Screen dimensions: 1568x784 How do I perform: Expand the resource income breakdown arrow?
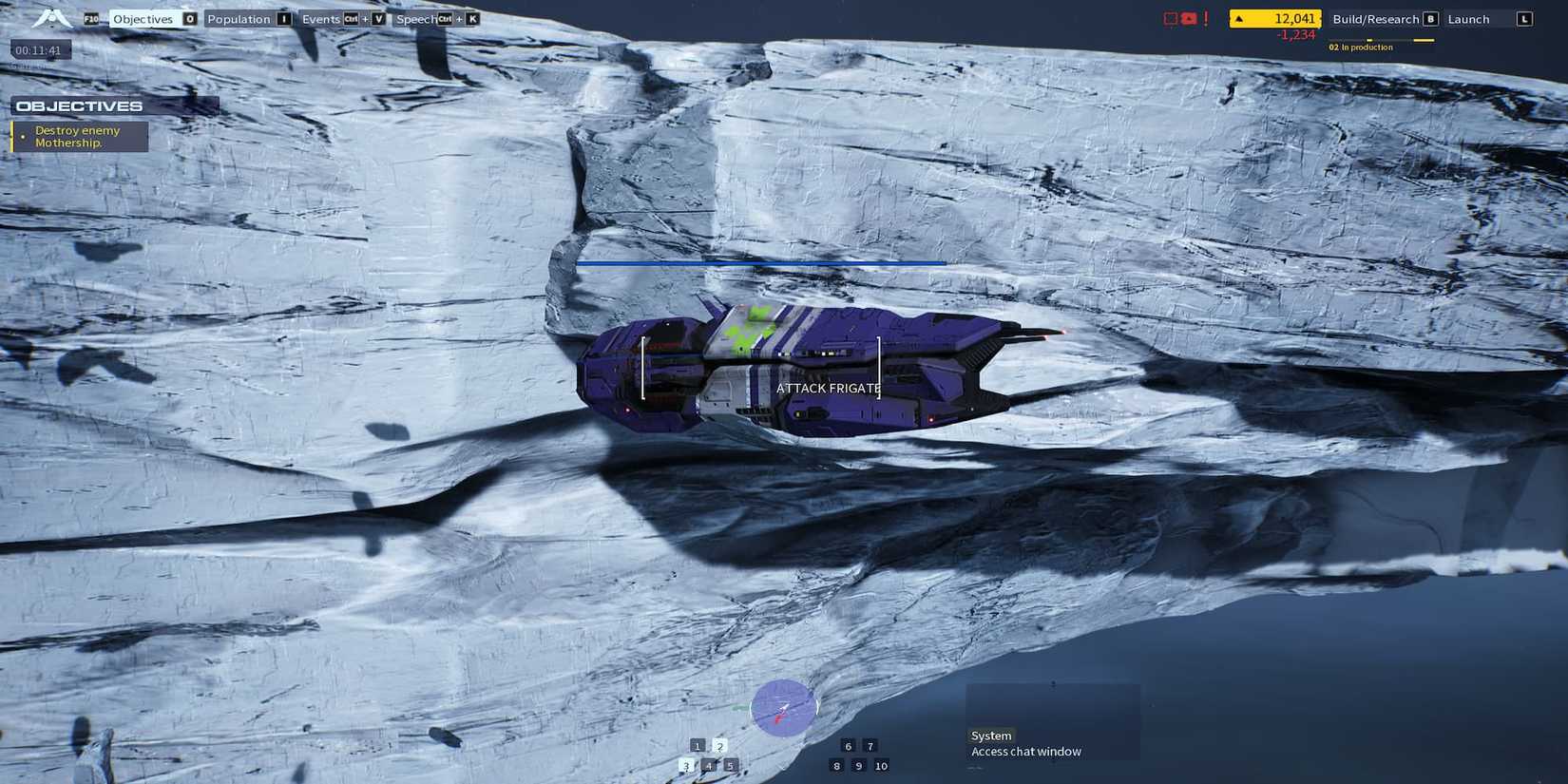pos(1238,17)
